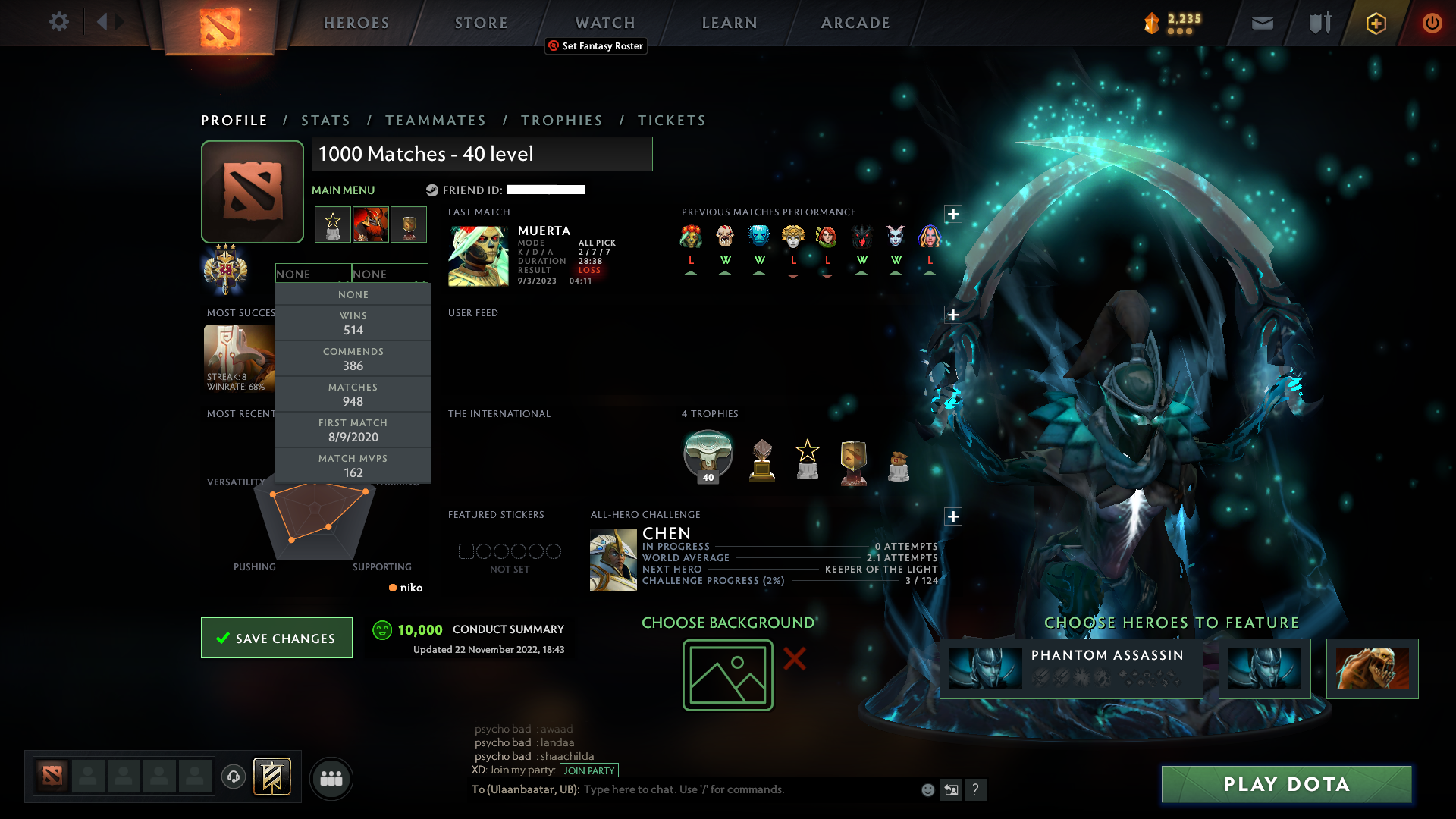
Task: Click the find-a-coach icon near party slots
Action: coord(234,778)
